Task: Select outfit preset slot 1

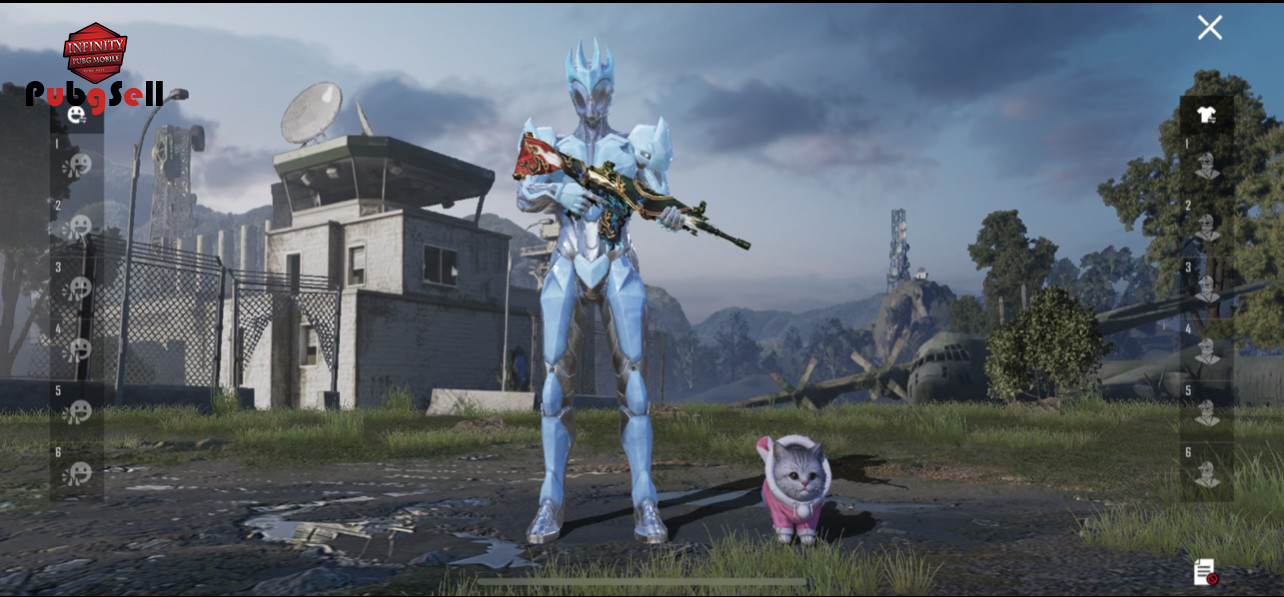Action: click(1207, 165)
